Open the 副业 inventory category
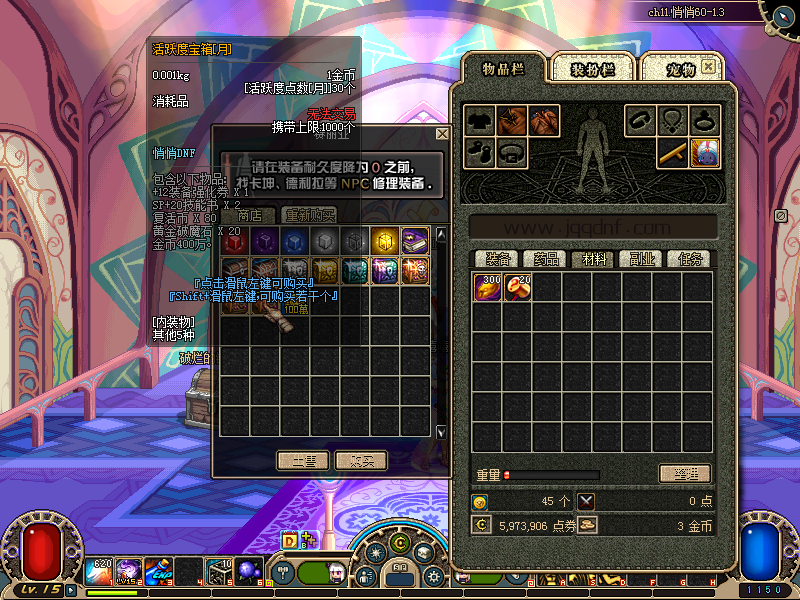The height and width of the screenshot is (600, 800). (643, 259)
